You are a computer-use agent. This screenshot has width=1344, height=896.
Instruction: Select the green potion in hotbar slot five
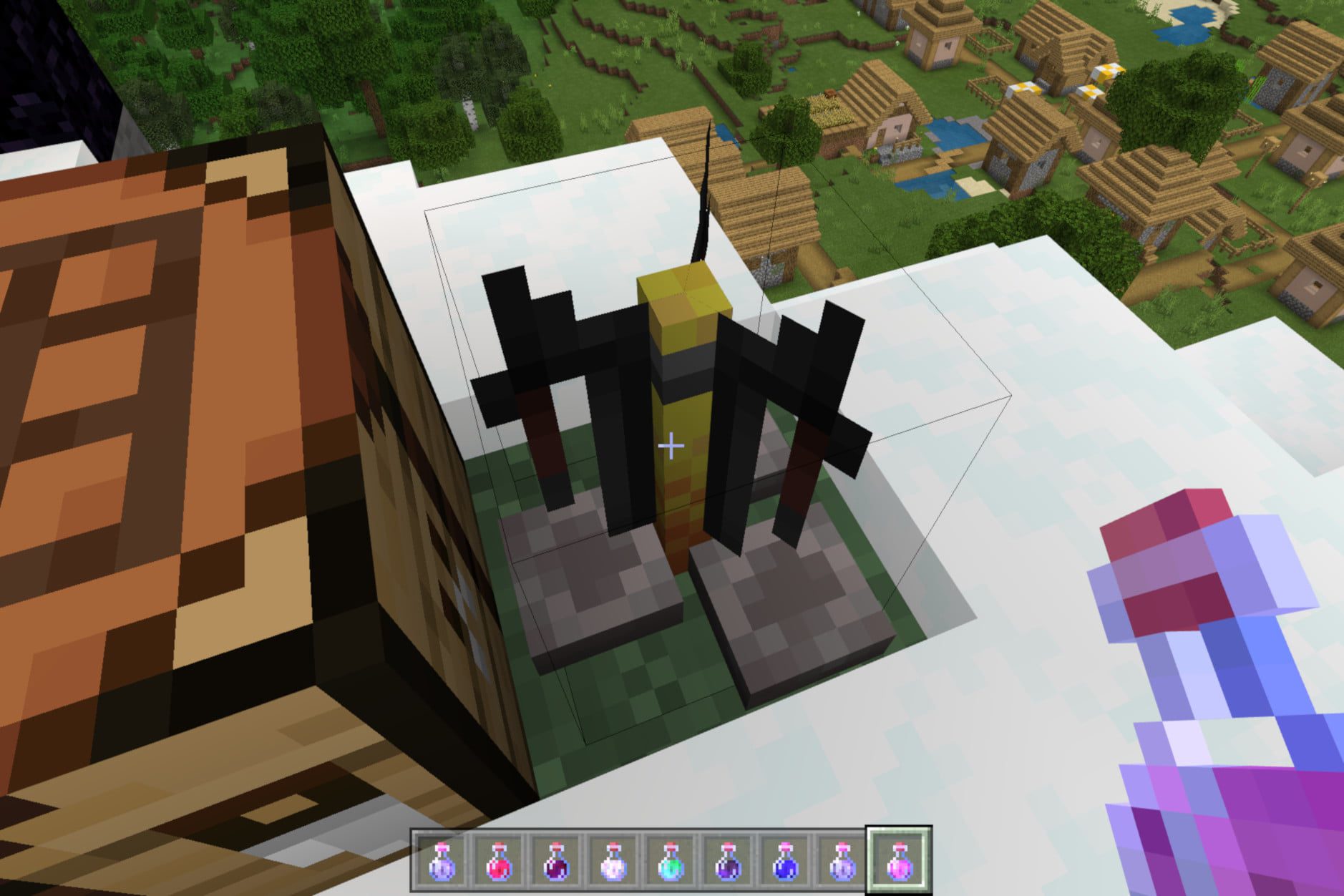671,862
